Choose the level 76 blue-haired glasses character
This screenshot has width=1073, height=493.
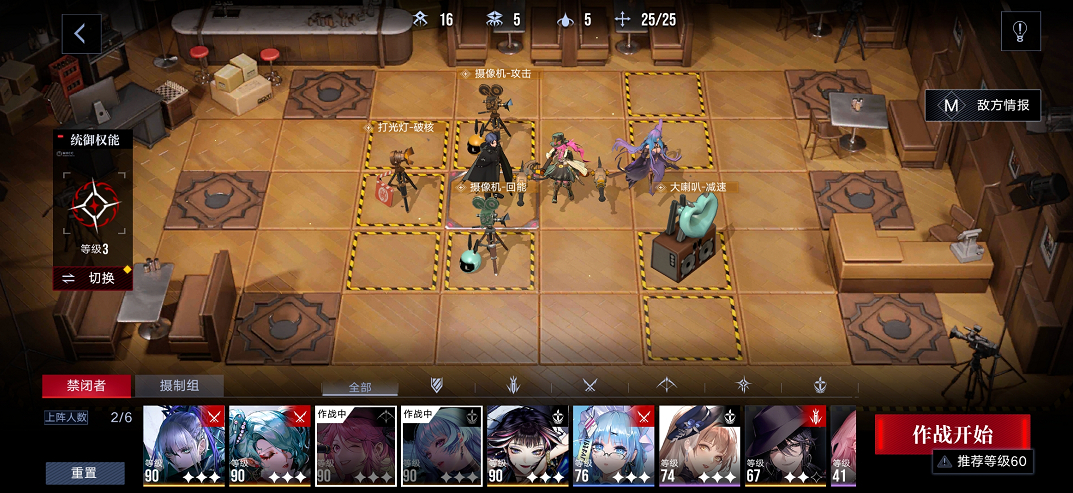pyautogui.click(x=614, y=445)
